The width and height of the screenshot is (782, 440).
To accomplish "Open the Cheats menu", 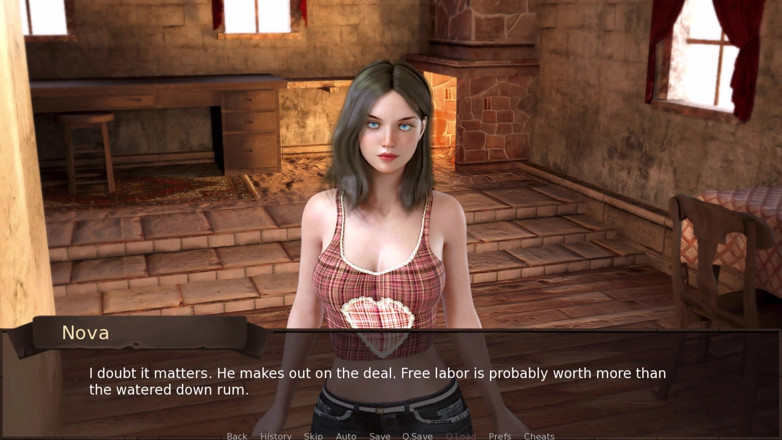I will 539,436.
